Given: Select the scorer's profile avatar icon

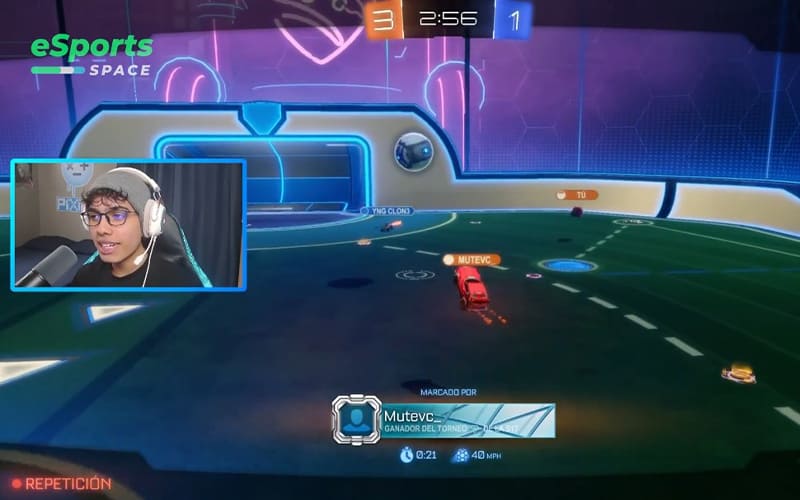Looking at the screenshot, I should pos(355,420).
